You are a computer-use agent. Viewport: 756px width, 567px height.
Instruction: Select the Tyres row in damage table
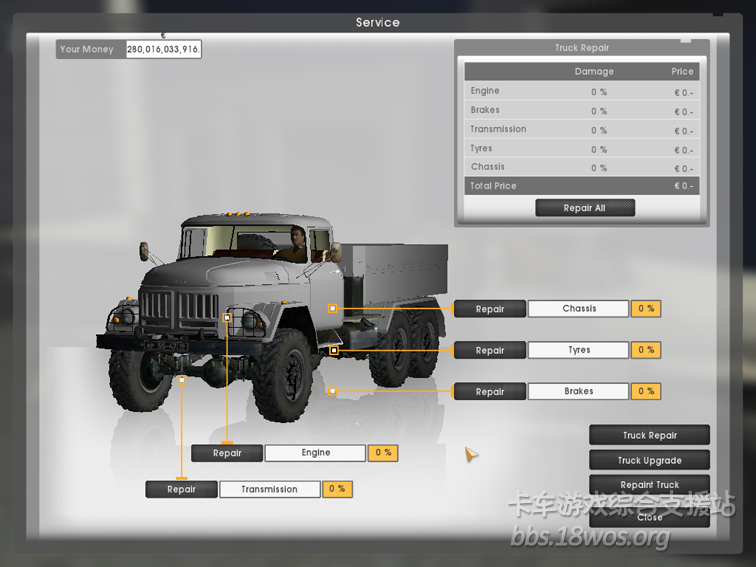581,148
